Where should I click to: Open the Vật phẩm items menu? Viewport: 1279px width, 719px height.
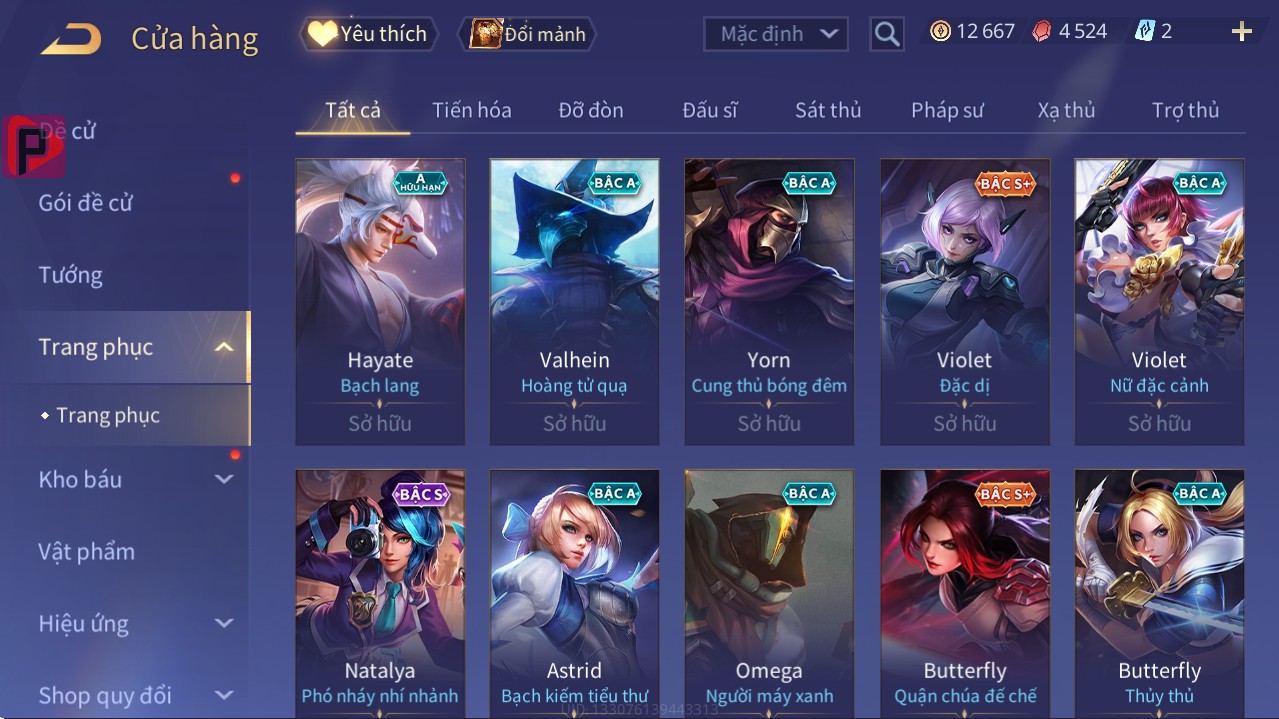[x=86, y=551]
